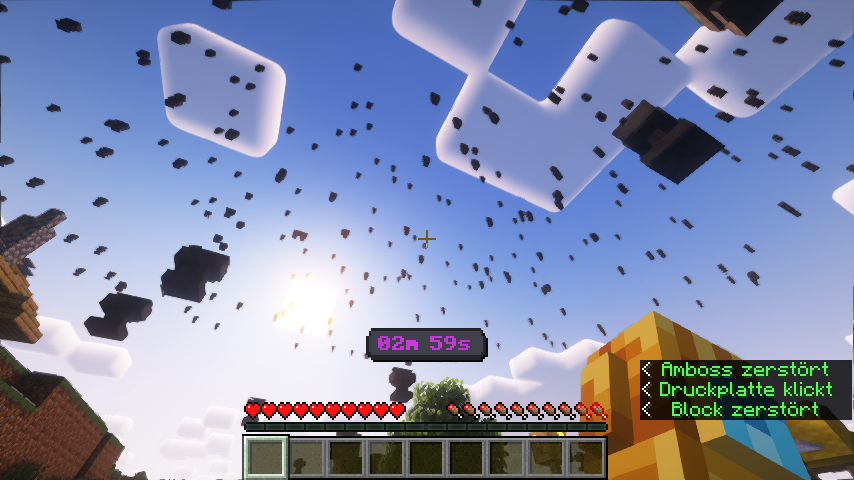Screen dimensions: 854x480
Task: Select the highlighted first hotbar slot
Action: point(266,457)
